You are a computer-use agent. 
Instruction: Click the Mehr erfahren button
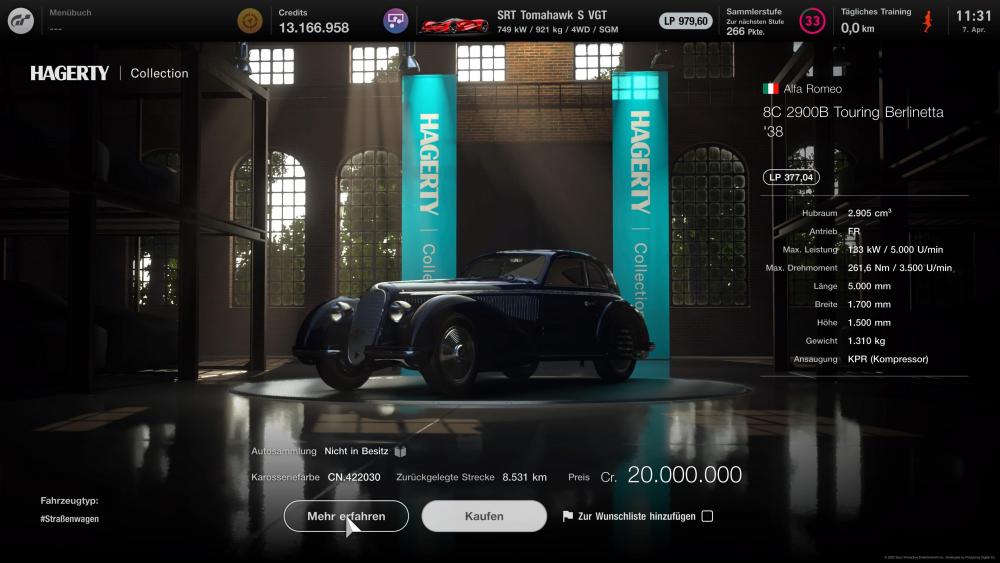(346, 516)
